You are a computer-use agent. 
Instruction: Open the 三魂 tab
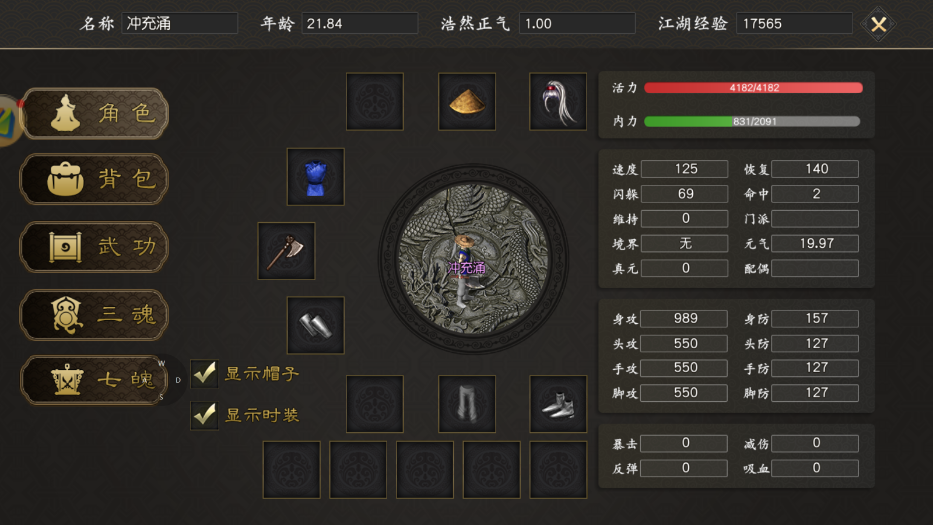(x=95, y=315)
